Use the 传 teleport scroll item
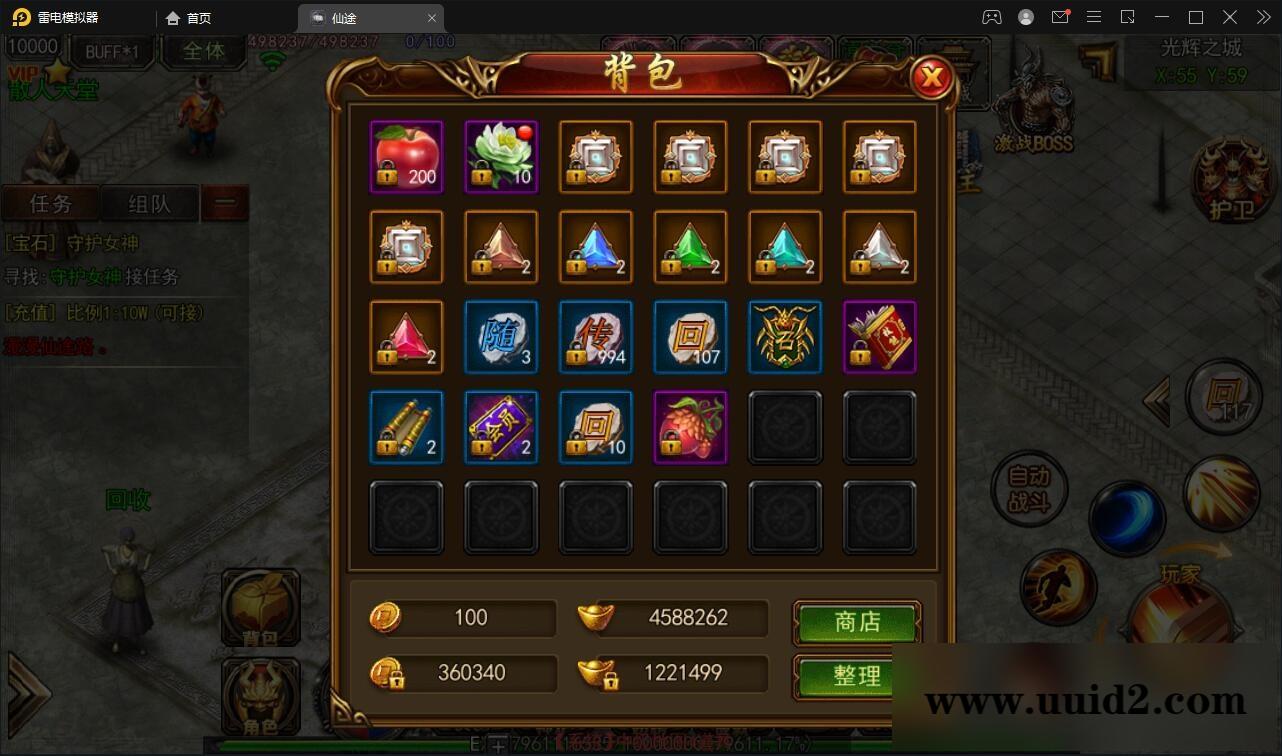 tap(596, 337)
